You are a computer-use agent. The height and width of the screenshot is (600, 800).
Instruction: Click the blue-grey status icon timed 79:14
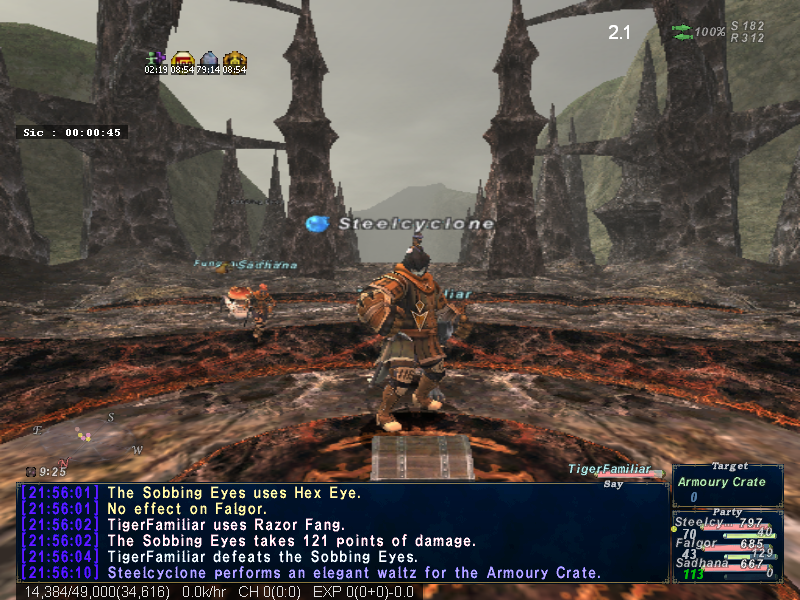pyautogui.click(x=208, y=59)
